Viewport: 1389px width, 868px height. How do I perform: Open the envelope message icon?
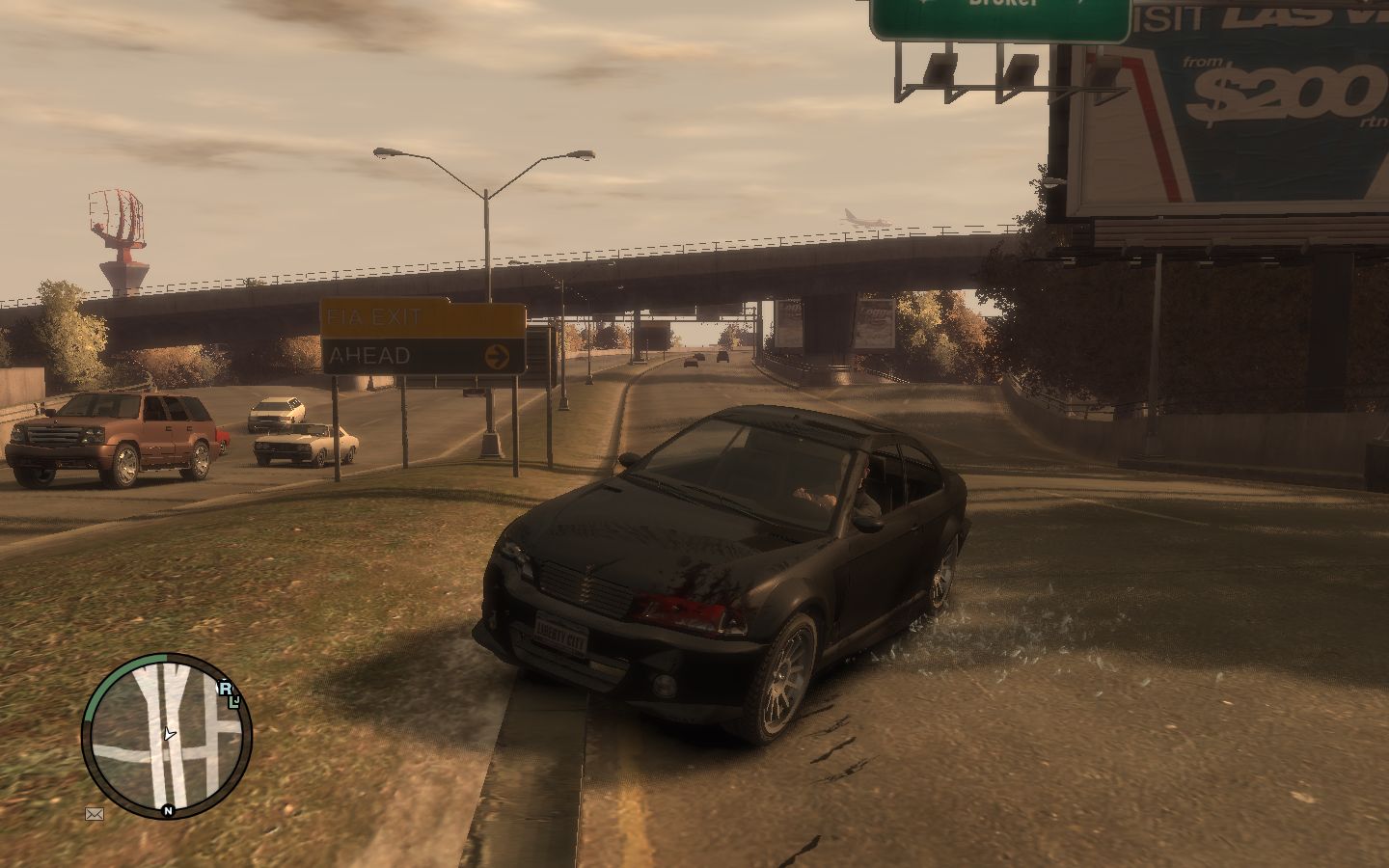coord(95,814)
